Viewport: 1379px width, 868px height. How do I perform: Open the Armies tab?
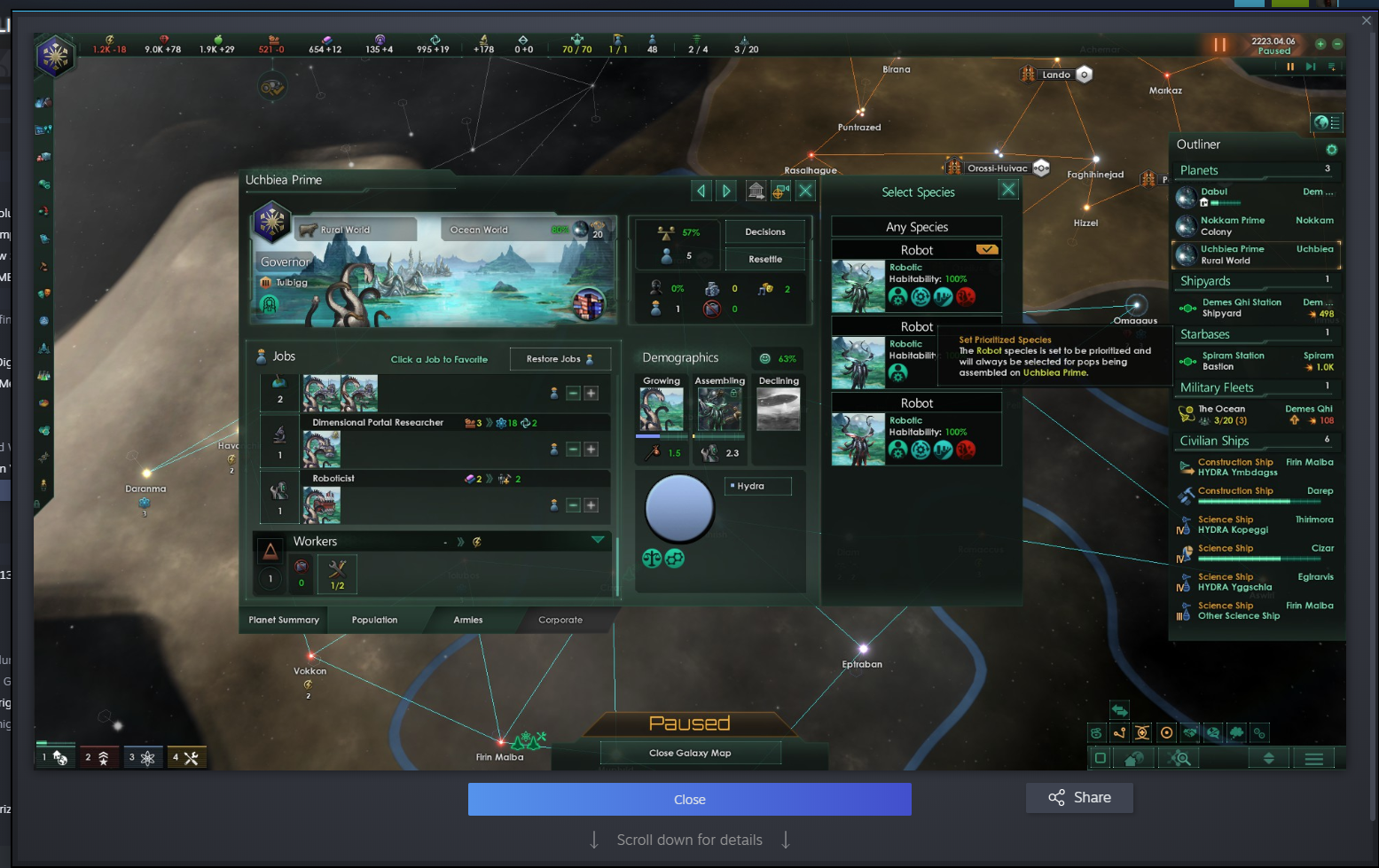click(x=467, y=620)
